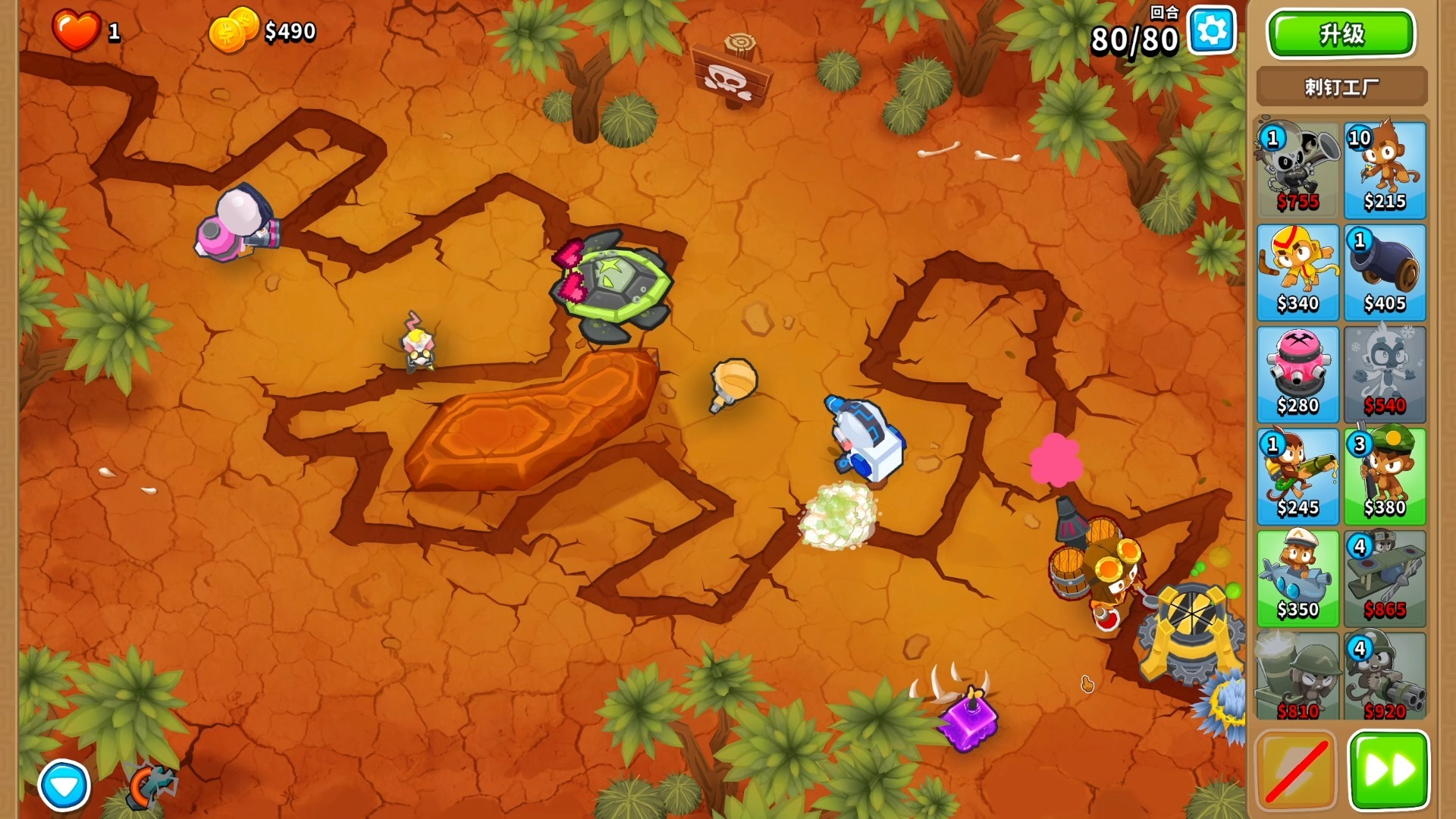Select the $920 dartling gunner tower
The image size is (1456, 819).
pos(1385,677)
